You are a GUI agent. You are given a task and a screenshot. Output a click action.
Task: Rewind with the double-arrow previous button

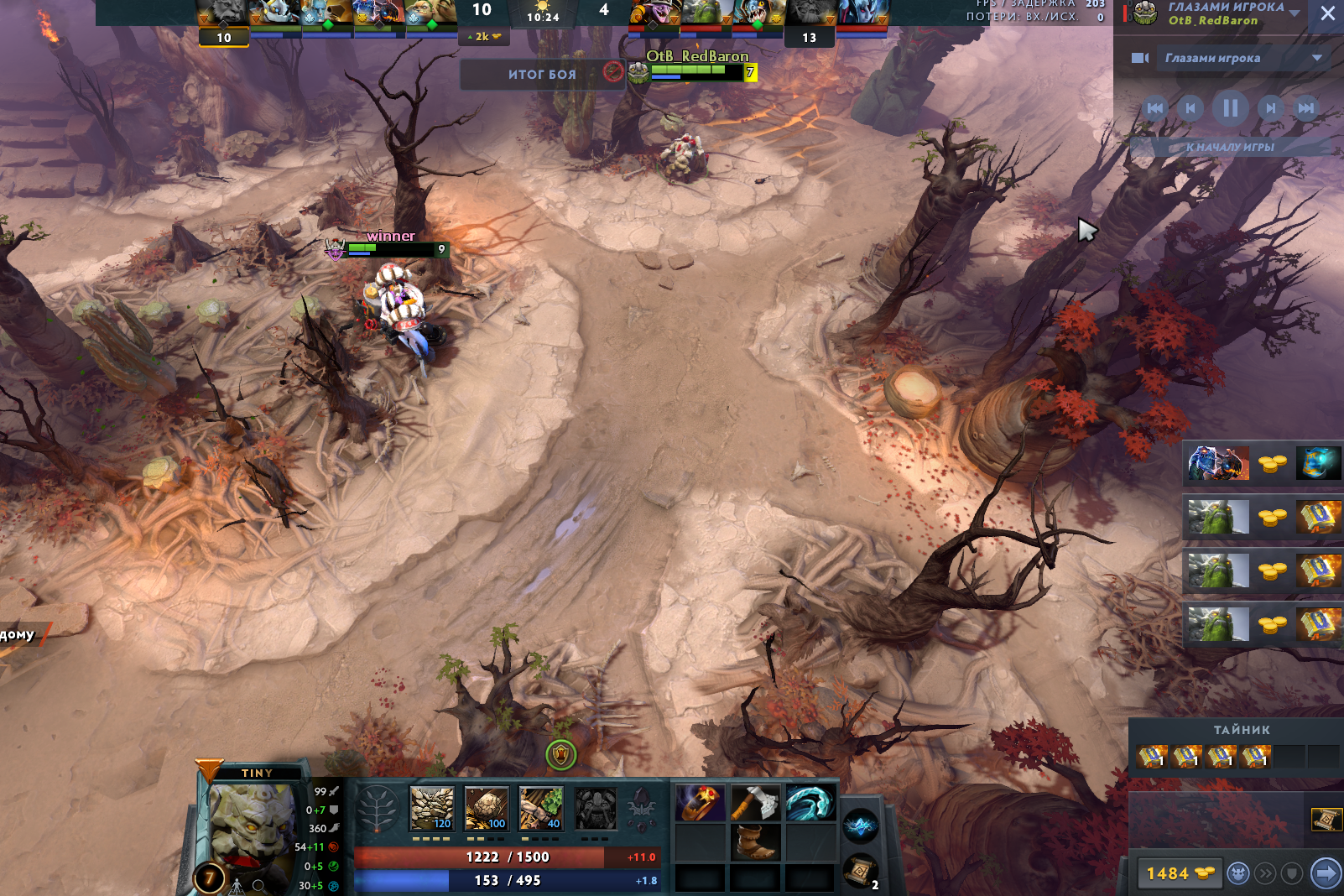pos(1155,108)
